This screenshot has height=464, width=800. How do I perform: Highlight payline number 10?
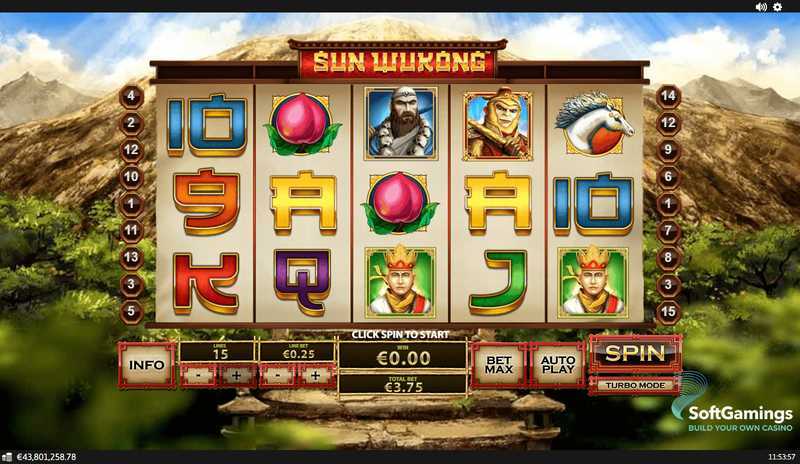coord(131,177)
